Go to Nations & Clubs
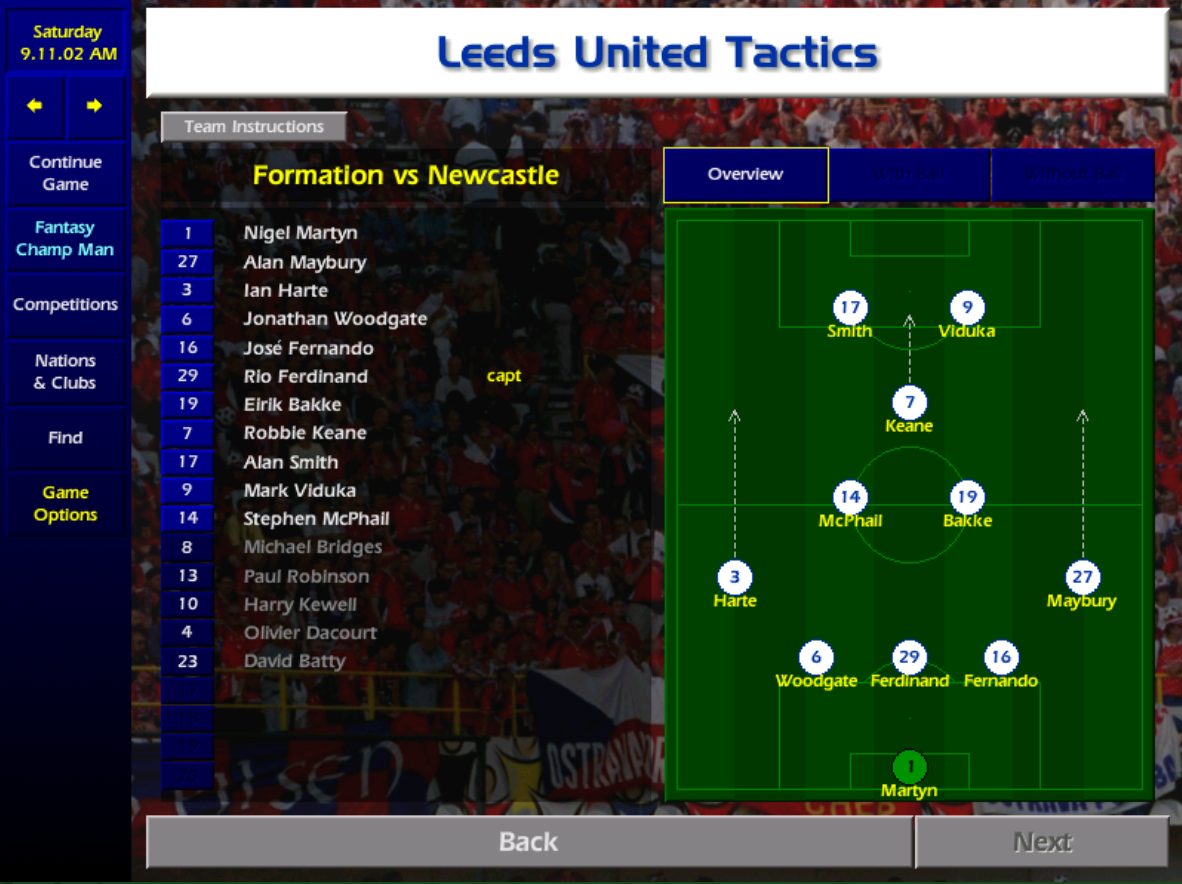 pyautogui.click(x=65, y=372)
